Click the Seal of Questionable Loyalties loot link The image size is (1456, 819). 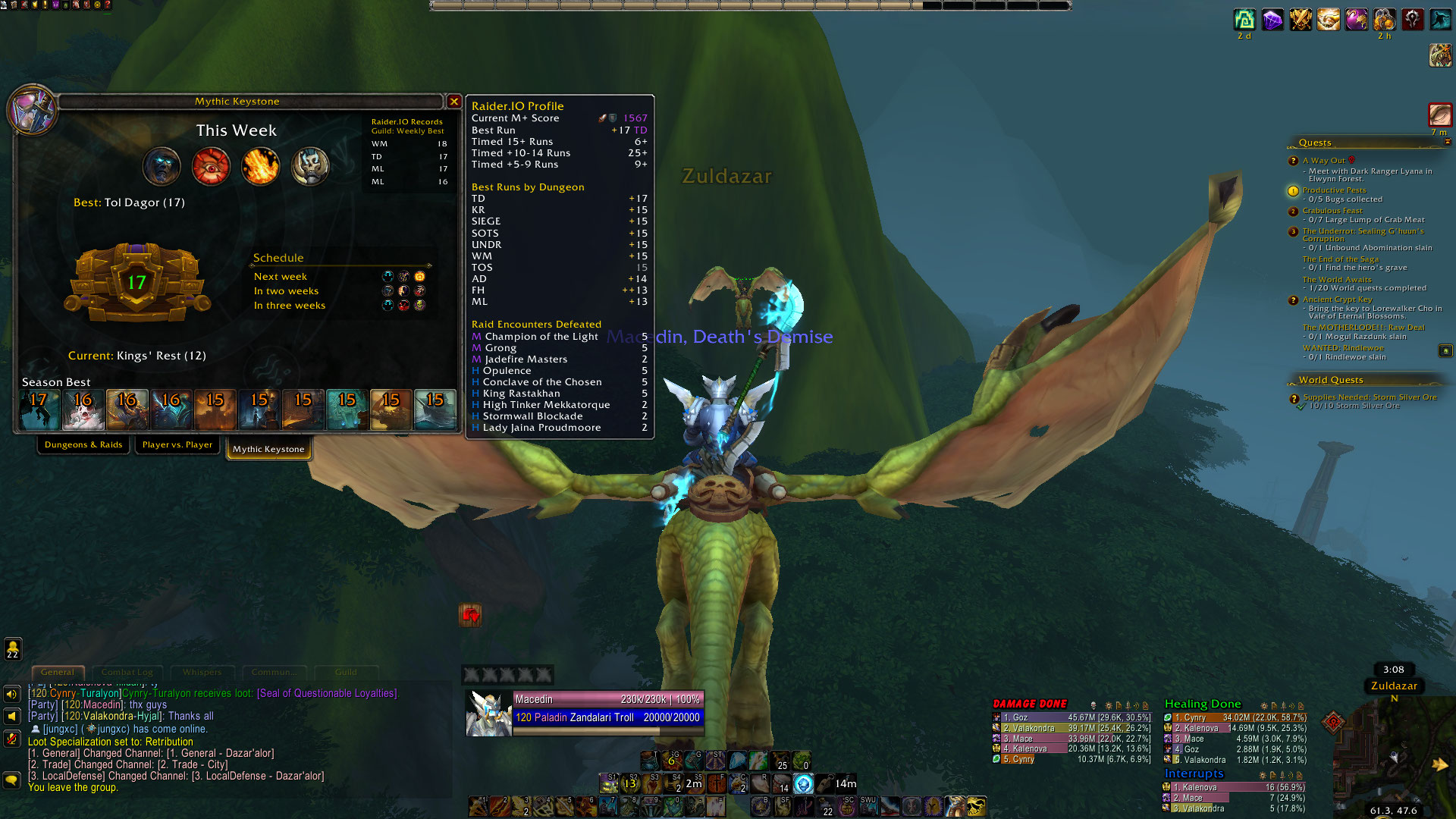click(326, 693)
